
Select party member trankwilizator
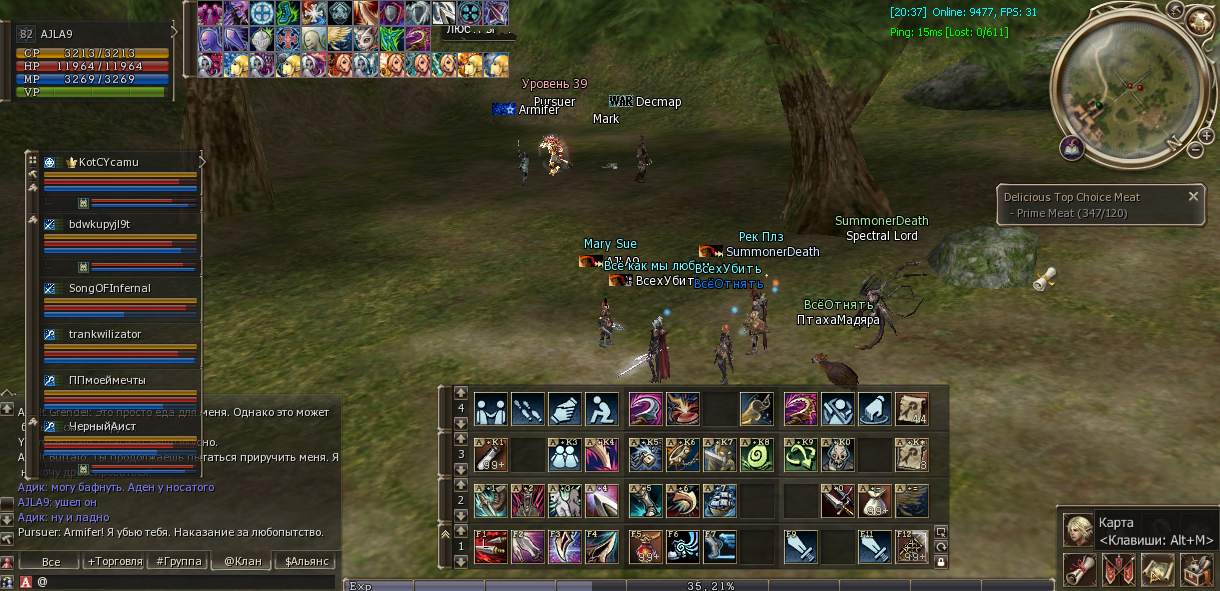point(105,334)
